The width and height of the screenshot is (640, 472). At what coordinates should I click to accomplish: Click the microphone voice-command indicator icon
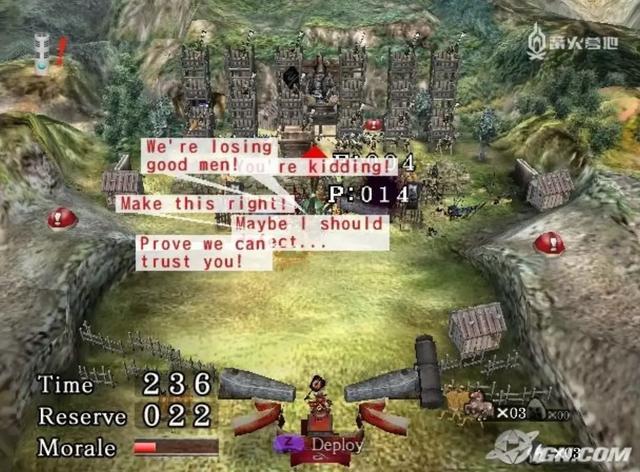pyautogui.click(x=42, y=51)
